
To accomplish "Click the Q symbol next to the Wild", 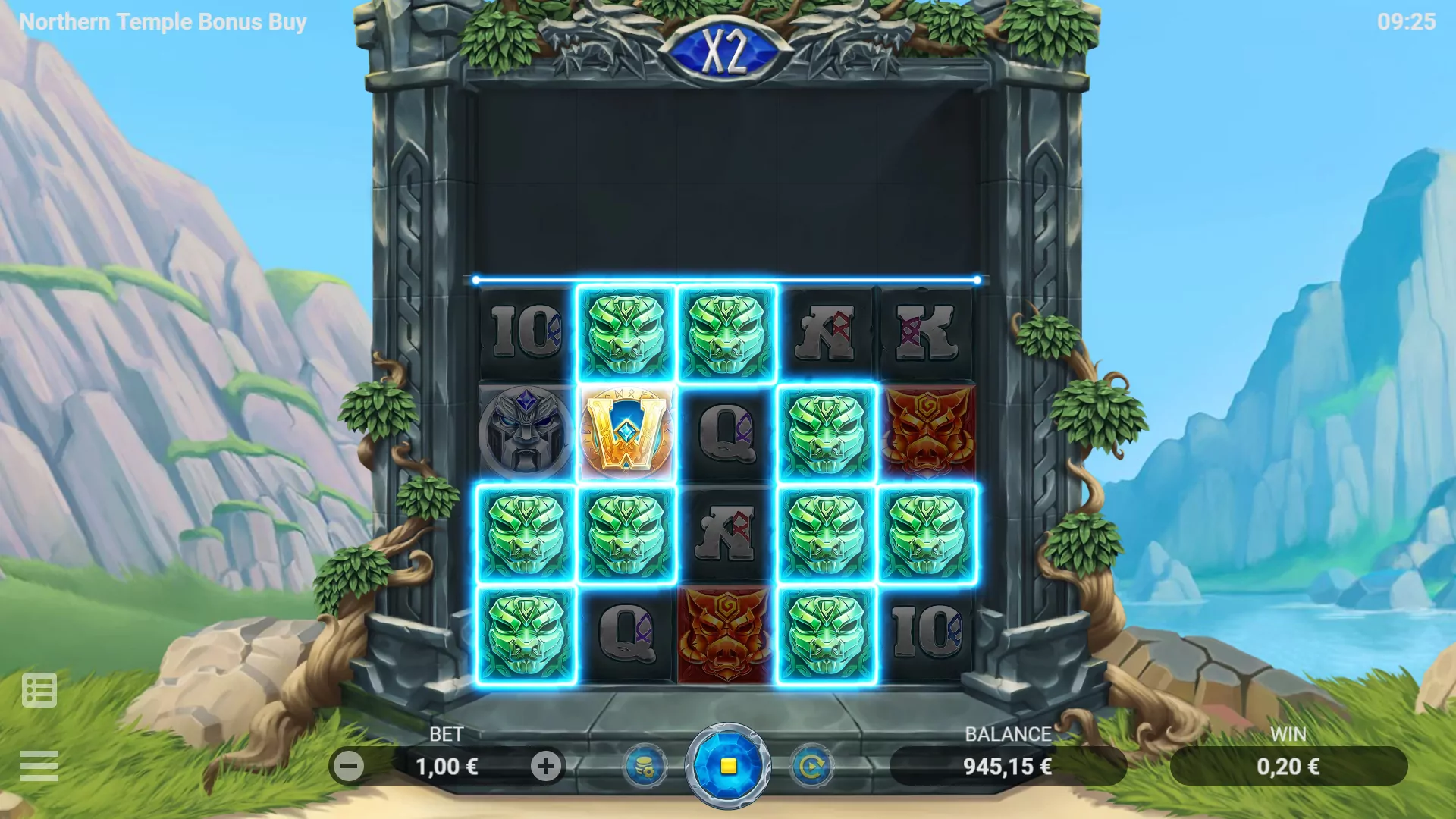I will pos(726,432).
